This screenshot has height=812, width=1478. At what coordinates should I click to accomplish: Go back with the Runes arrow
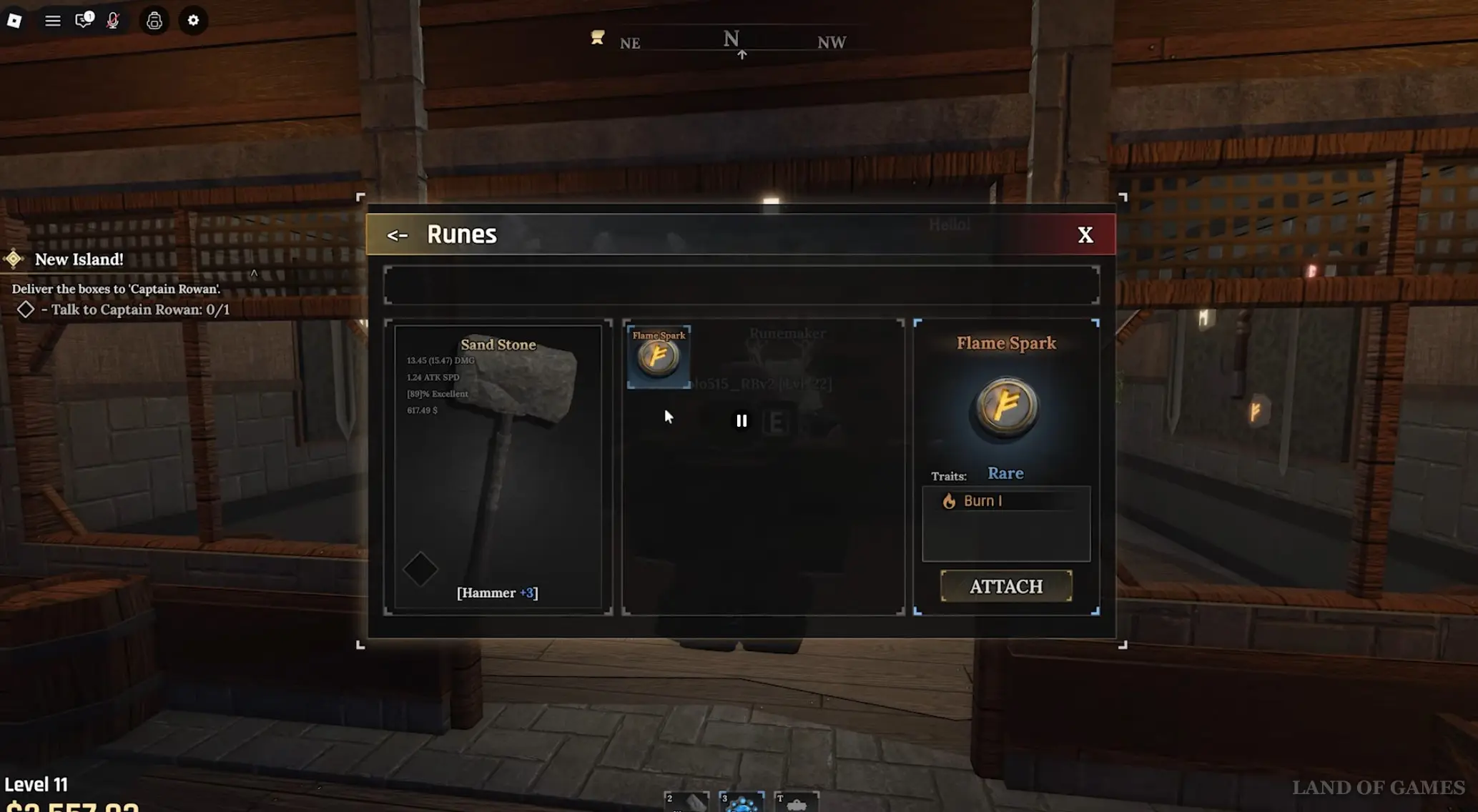pos(397,235)
